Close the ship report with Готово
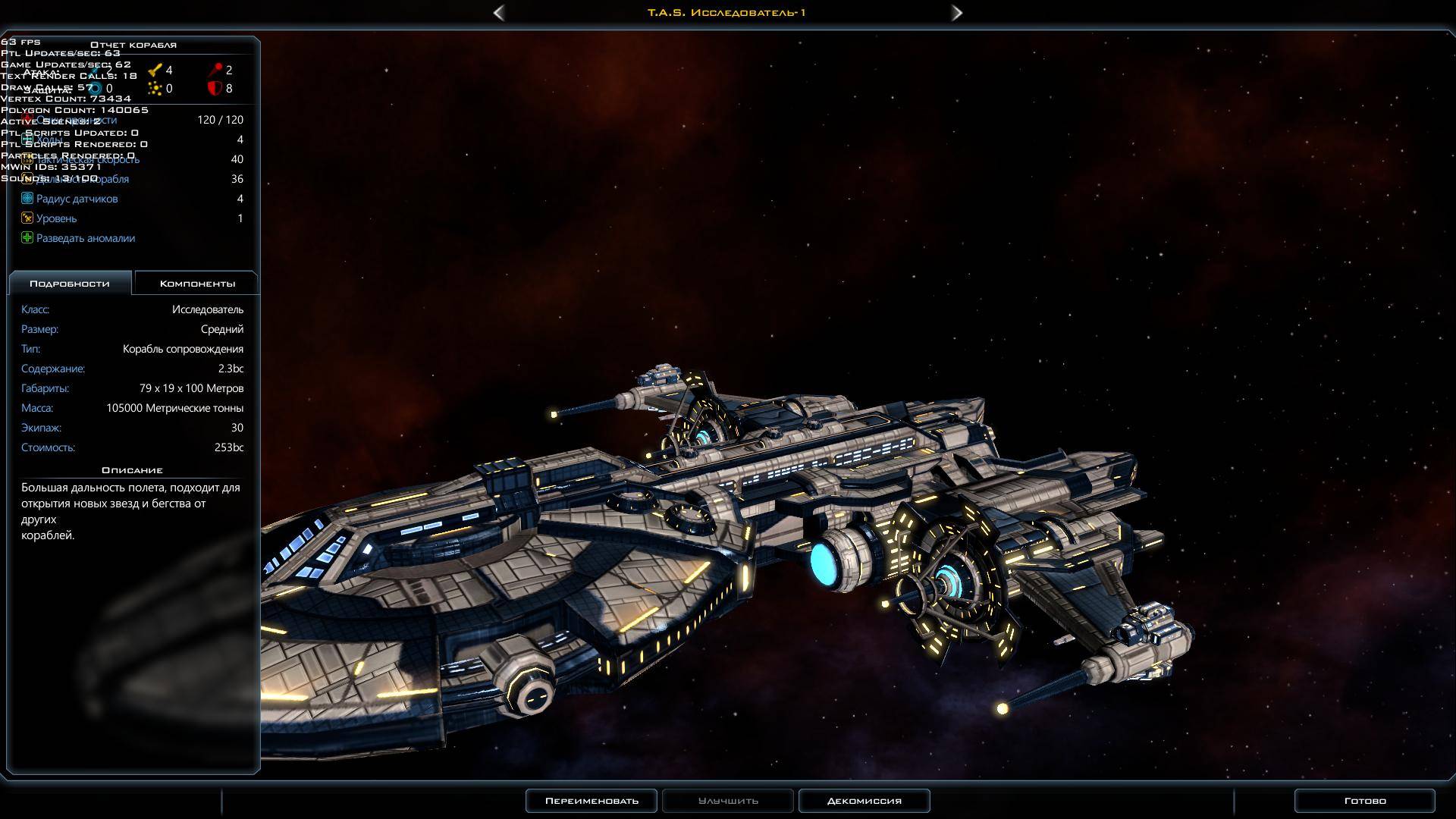Viewport: 1456px width, 819px height. tap(1364, 801)
